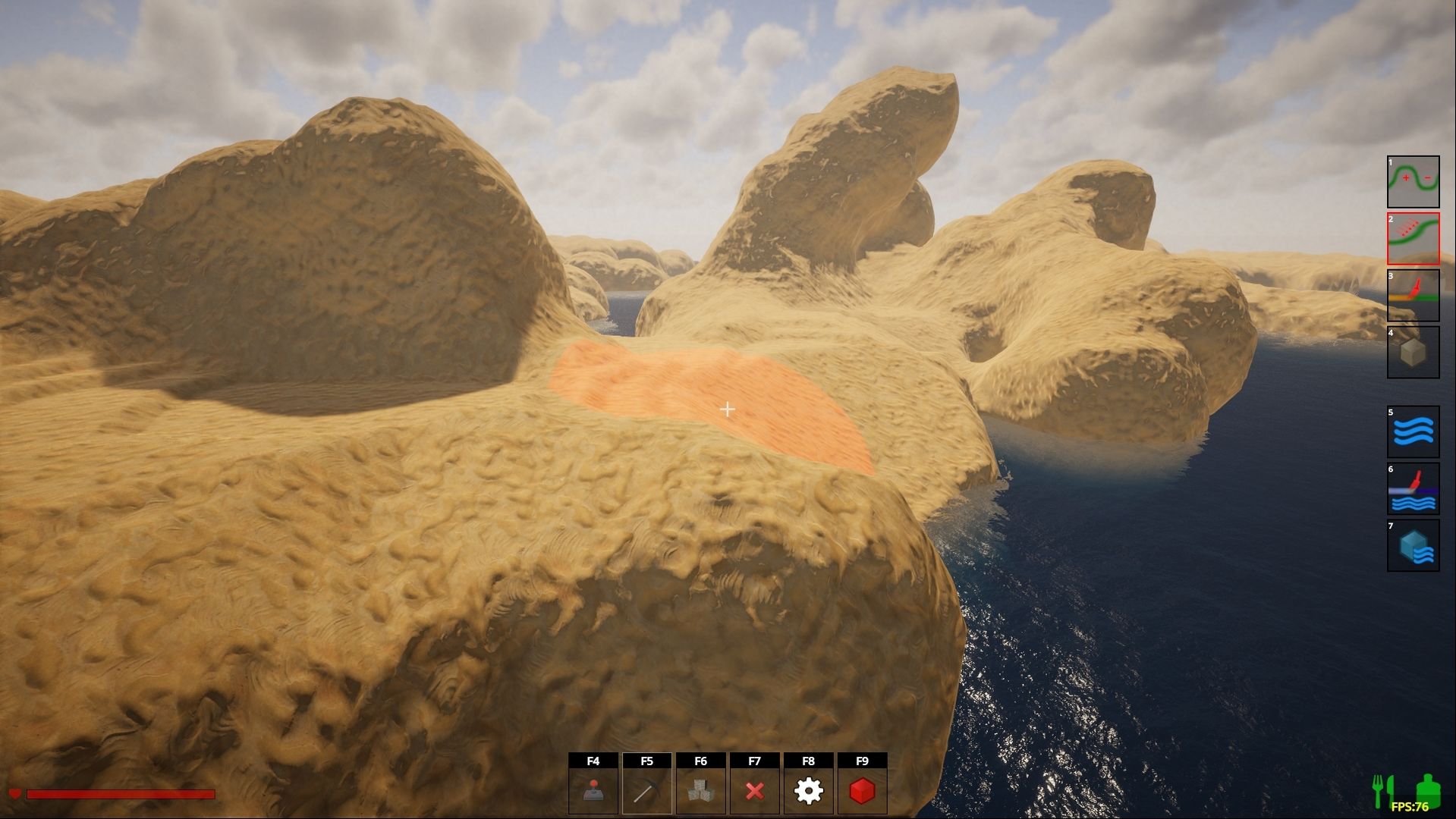The image size is (1456, 819).
Task: Choose the water paint brush tool
Action: [1413, 489]
